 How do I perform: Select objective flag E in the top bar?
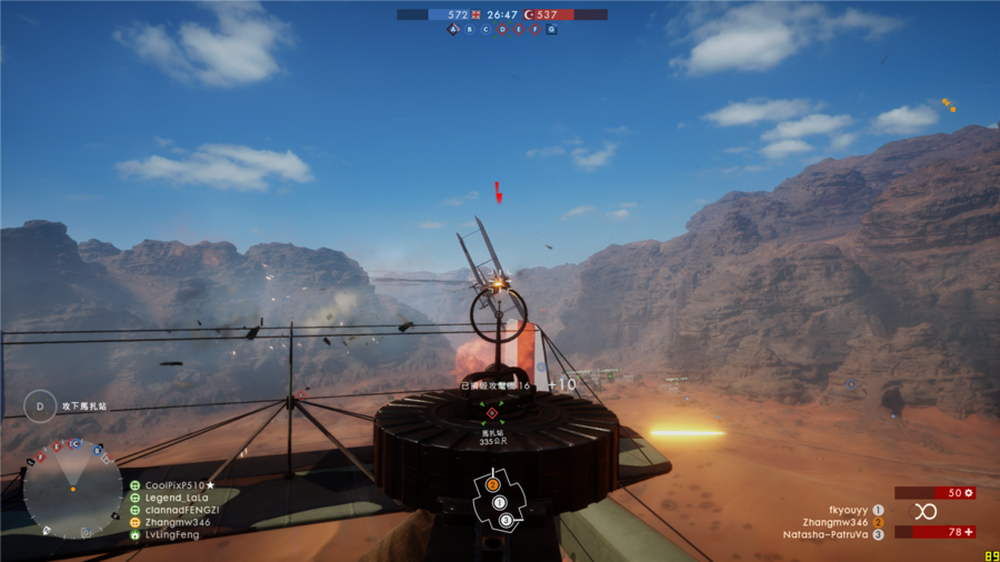[518, 30]
